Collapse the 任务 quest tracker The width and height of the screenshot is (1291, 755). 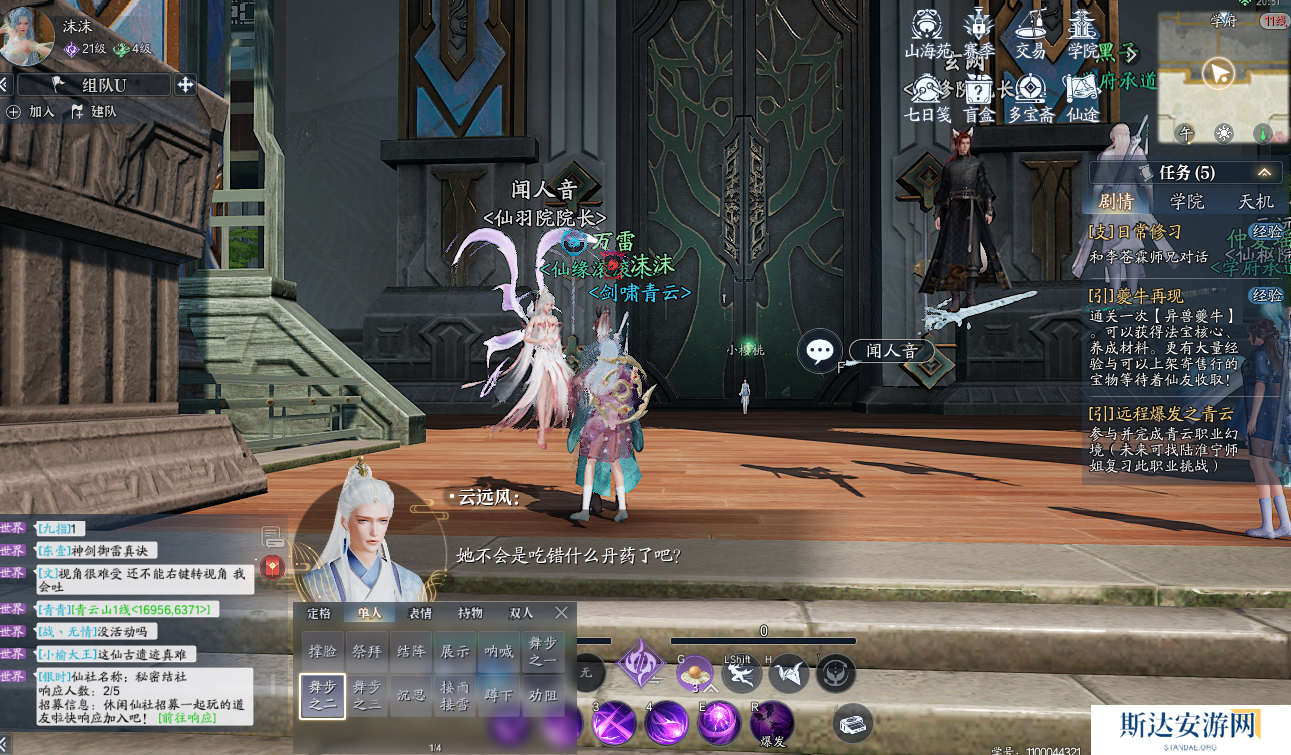pyautogui.click(x=1264, y=173)
